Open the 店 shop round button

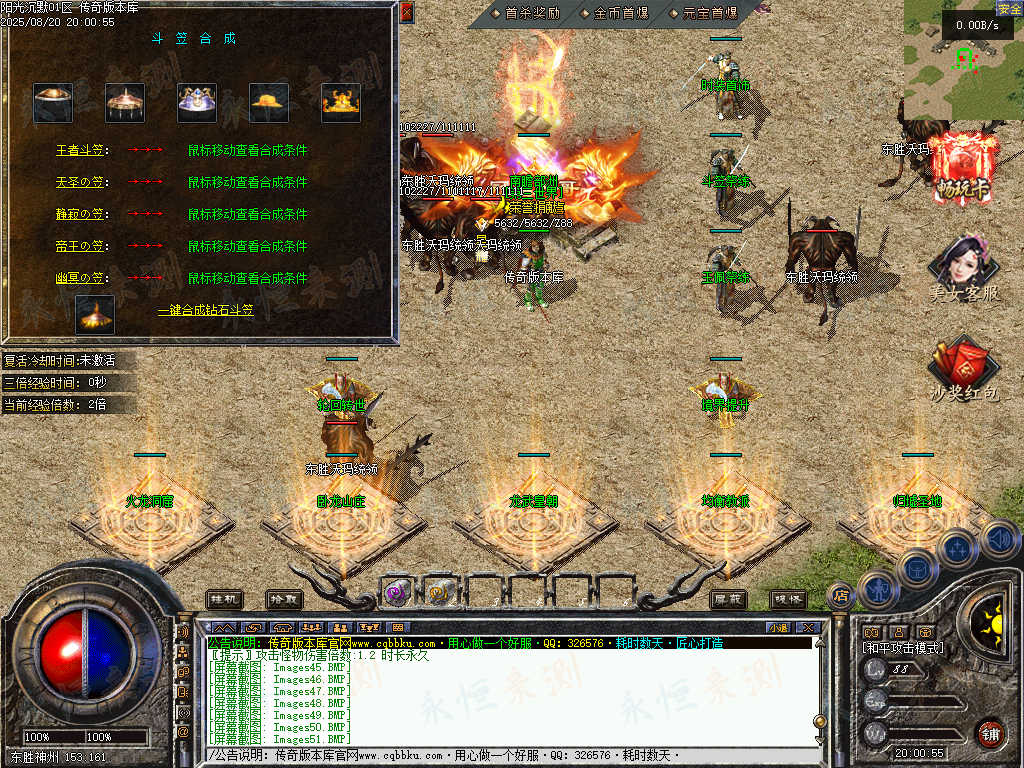pos(840,595)
